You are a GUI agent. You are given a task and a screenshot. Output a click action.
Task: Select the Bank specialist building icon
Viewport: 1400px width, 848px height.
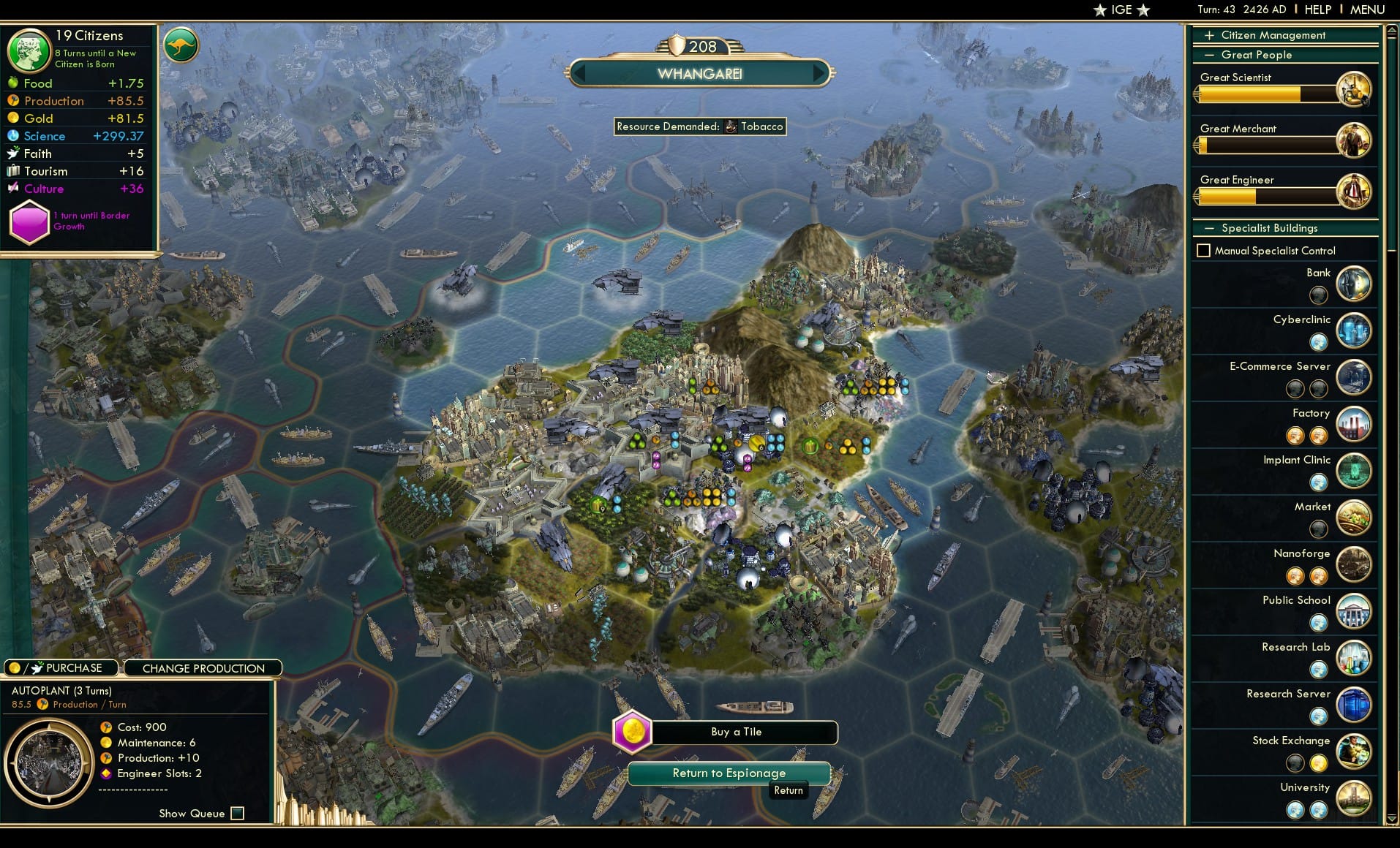pyautogui.click(x=1354, y=283)
